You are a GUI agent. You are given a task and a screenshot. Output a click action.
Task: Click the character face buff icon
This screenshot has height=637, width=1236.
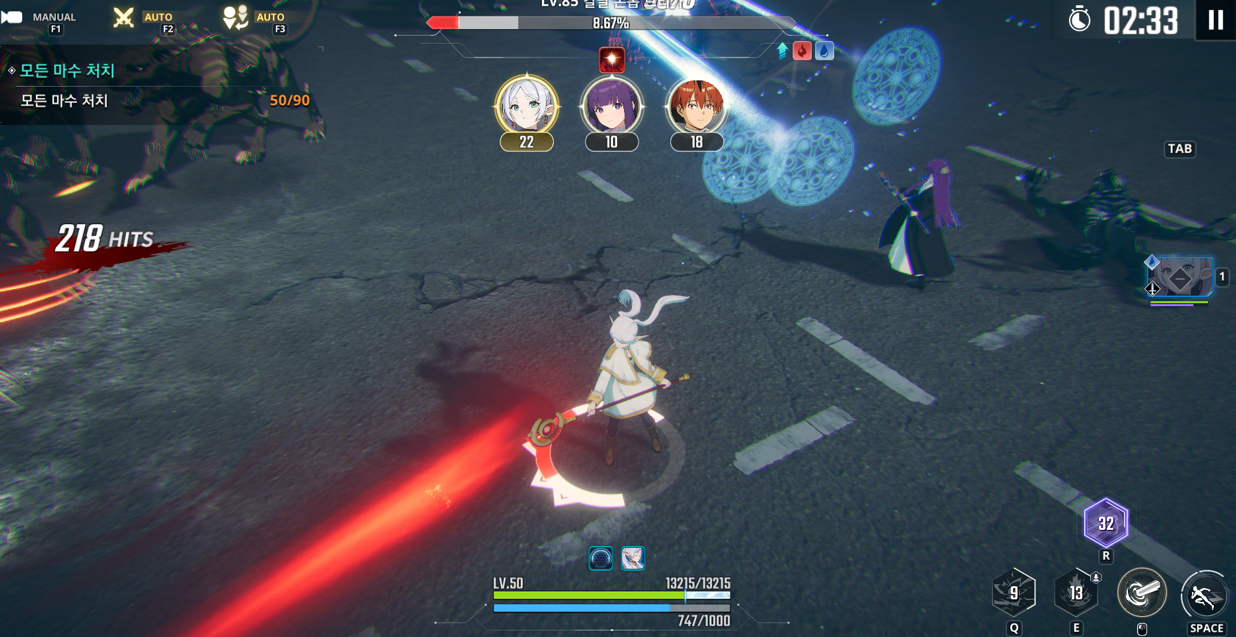point(633,558)
